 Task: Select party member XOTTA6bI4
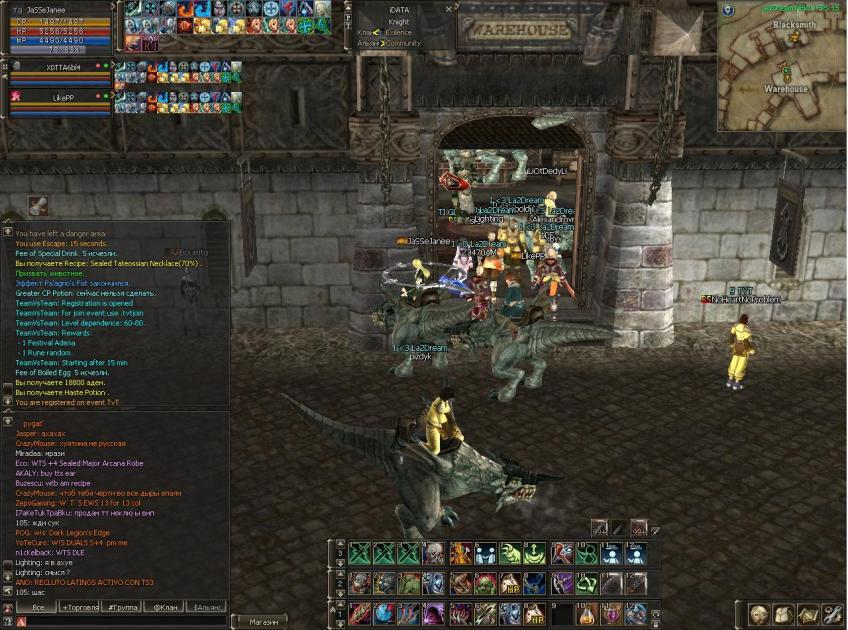(62, 68)
